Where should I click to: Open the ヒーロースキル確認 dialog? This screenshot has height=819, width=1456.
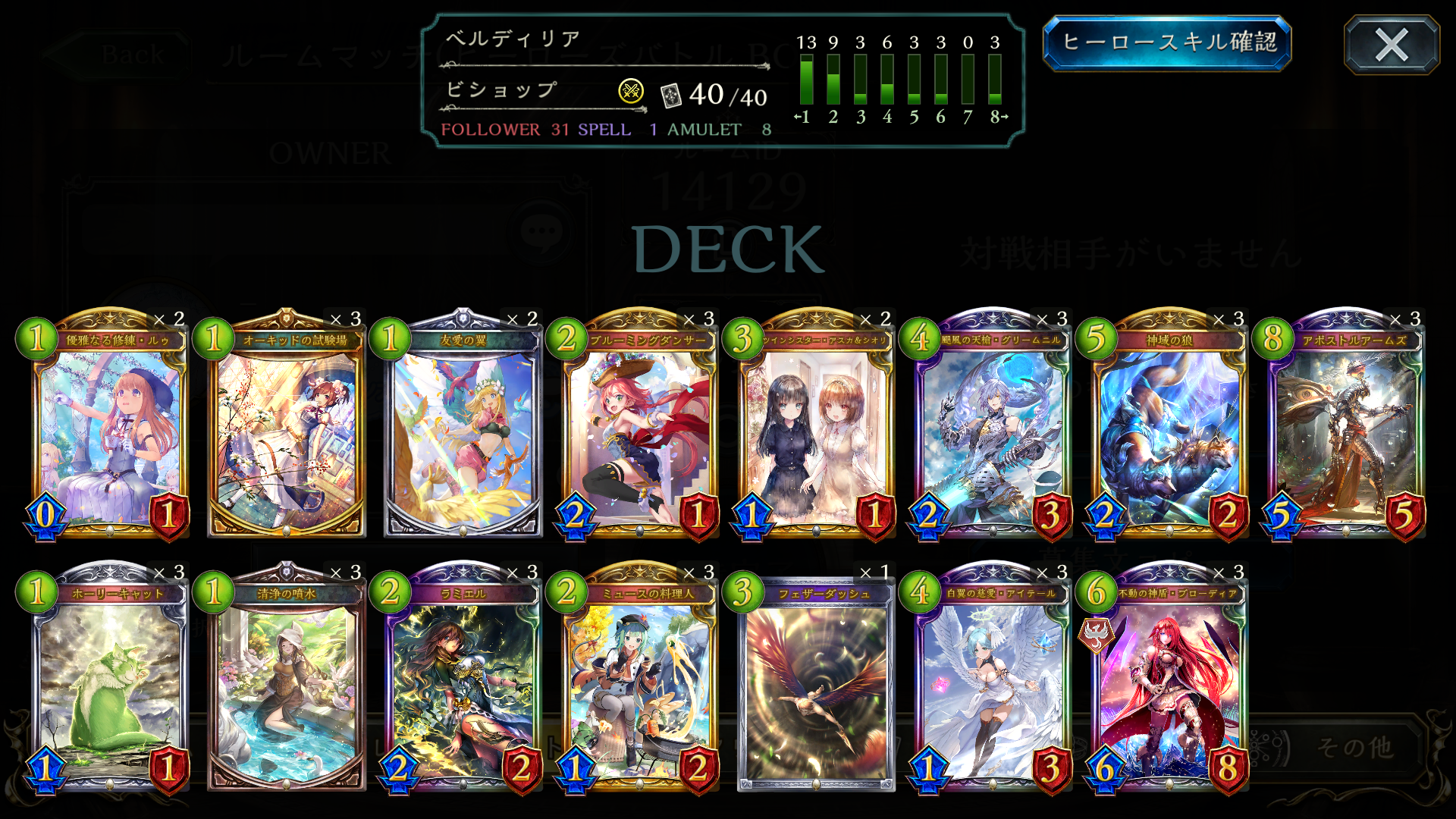tap(1168, 45)
